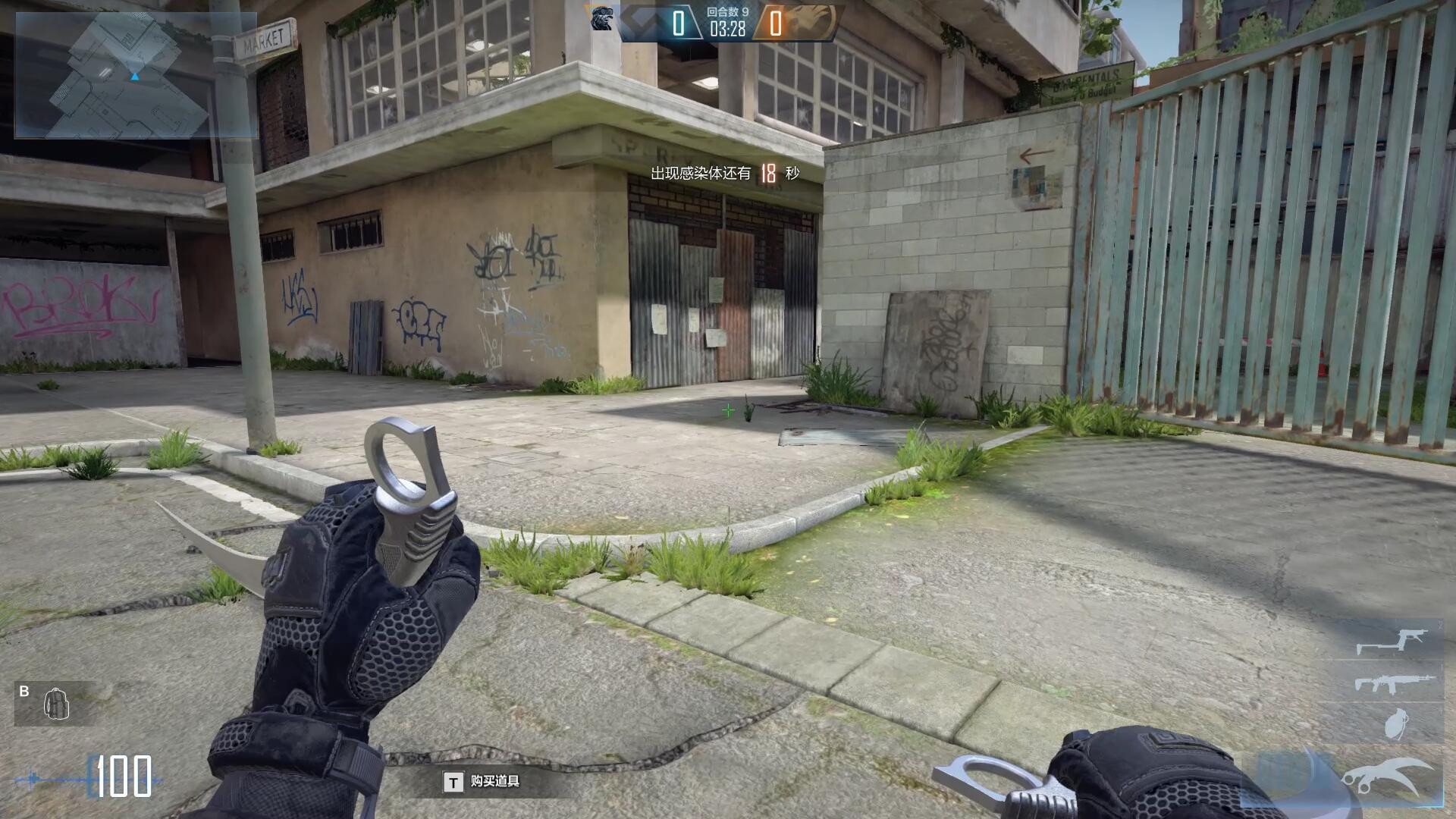Open the backpack inventory icon
Viewport: 1456px width, 819px height.
coord(56,704)
